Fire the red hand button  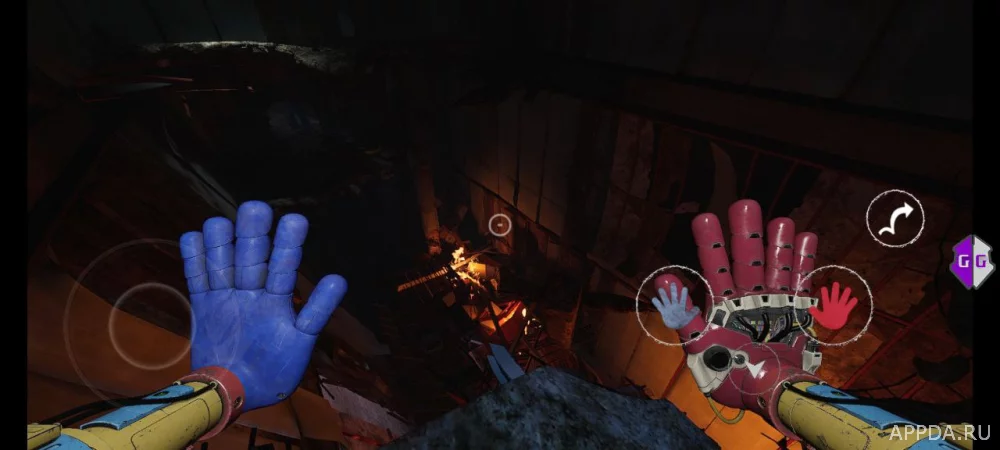[x=835, y=304]
